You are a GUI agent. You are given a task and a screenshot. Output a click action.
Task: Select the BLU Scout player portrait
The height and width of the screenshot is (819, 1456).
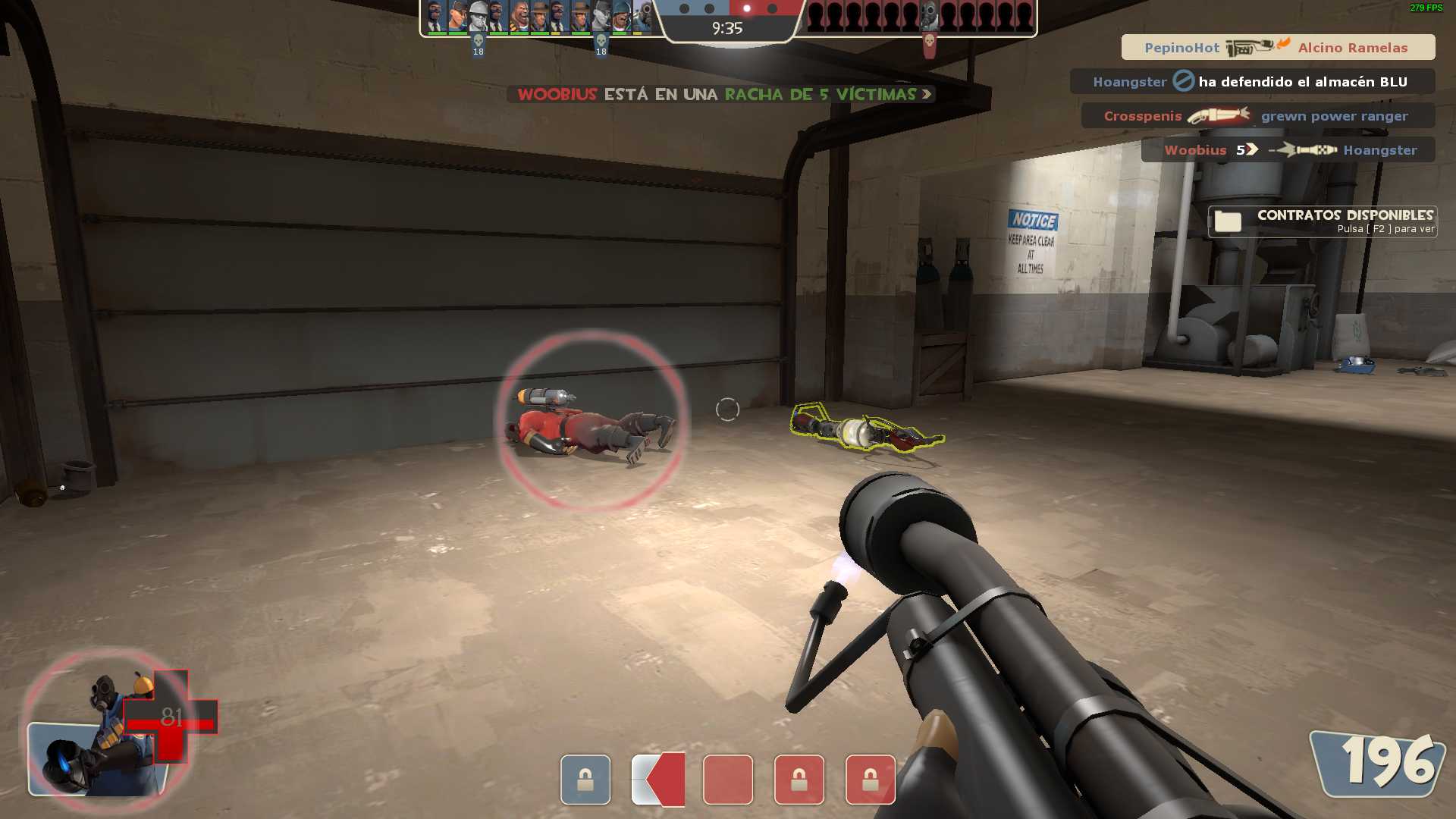[457, 17]
